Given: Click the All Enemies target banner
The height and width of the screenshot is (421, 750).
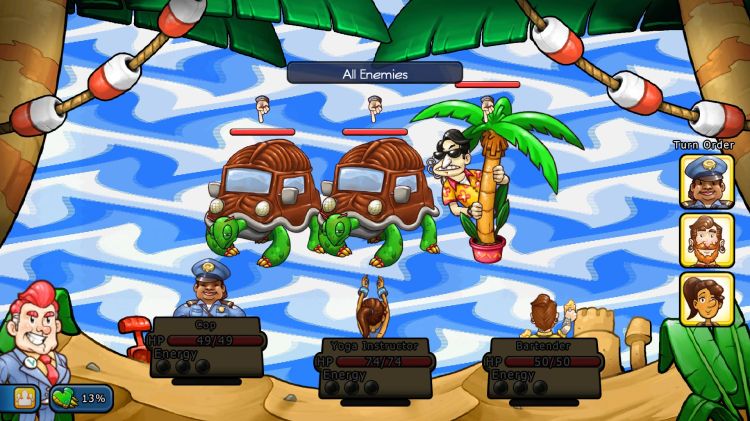Looking at the screenshot, I should (x=374, y=73).
